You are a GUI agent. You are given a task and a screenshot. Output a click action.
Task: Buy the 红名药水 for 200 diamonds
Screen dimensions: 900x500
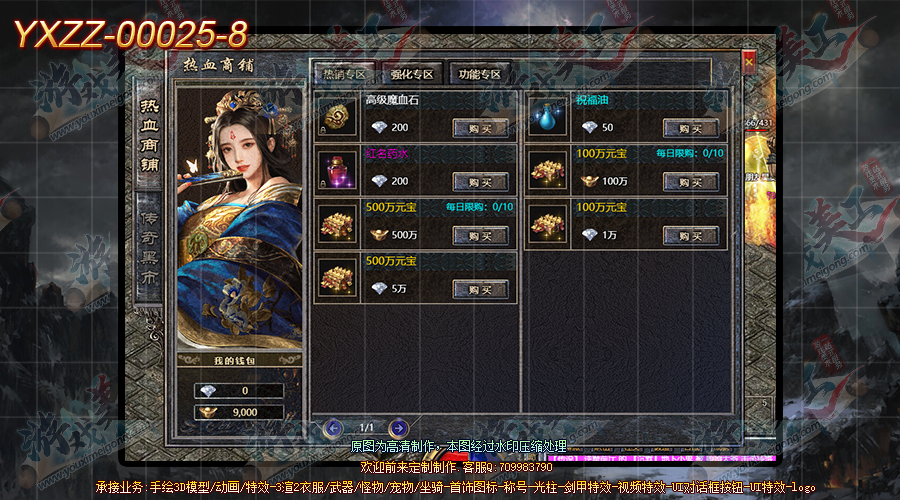click(x=480, y=182)
